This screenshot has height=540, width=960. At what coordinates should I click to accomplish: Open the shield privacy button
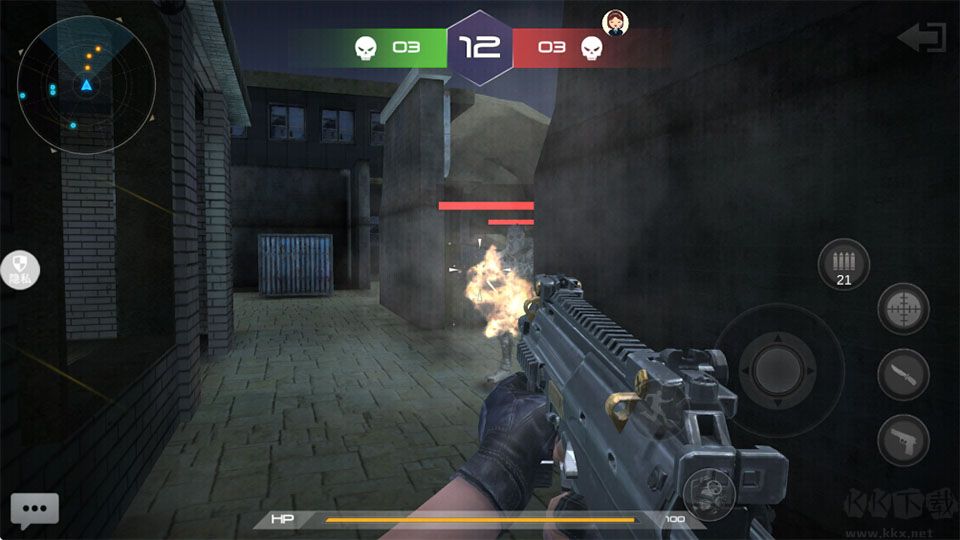point(19,269)
